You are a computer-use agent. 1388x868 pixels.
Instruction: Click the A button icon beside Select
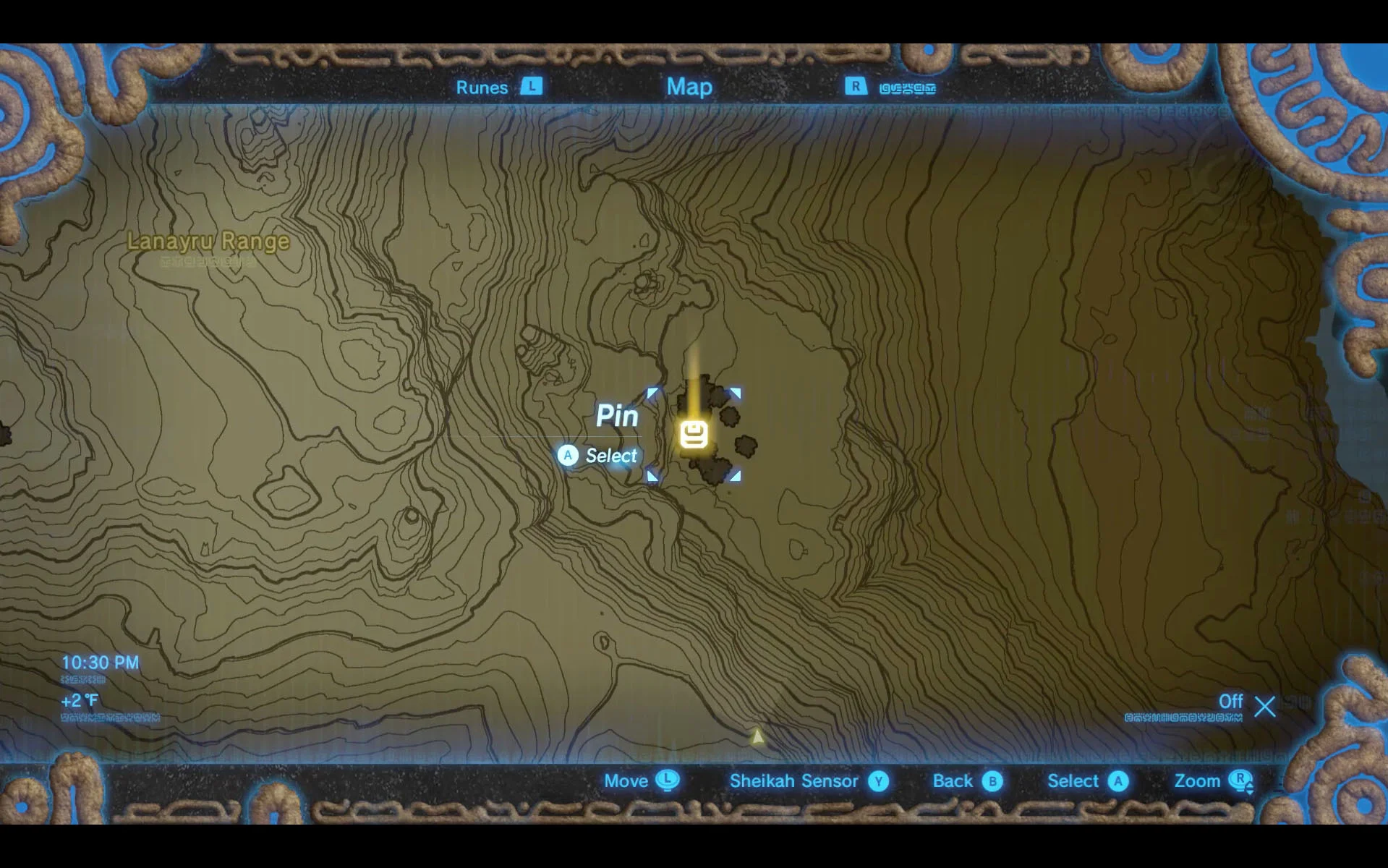pyautogui.click(x=1119, y=782)
